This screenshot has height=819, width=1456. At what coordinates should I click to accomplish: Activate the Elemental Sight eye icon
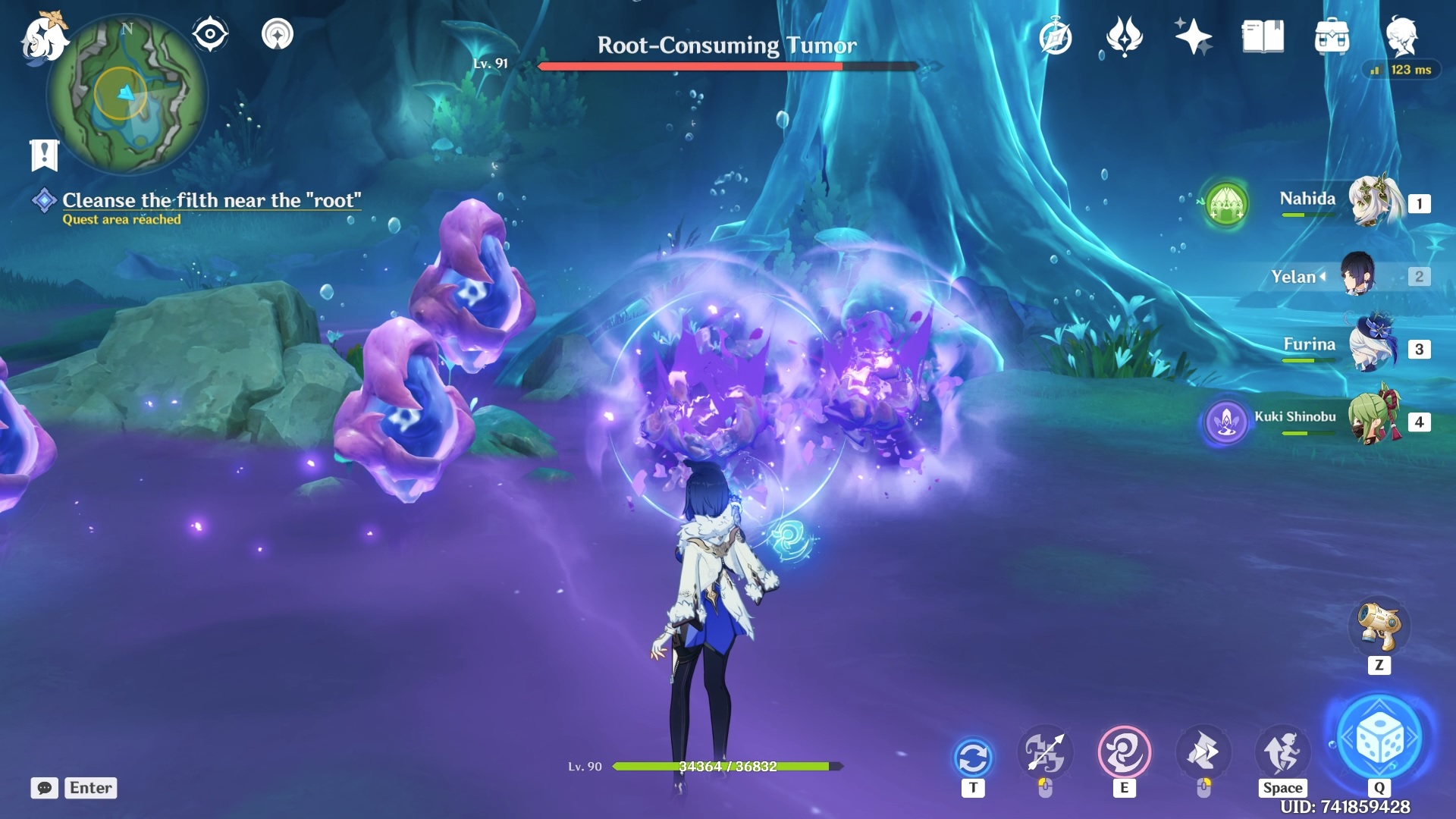tap(210, 33)
